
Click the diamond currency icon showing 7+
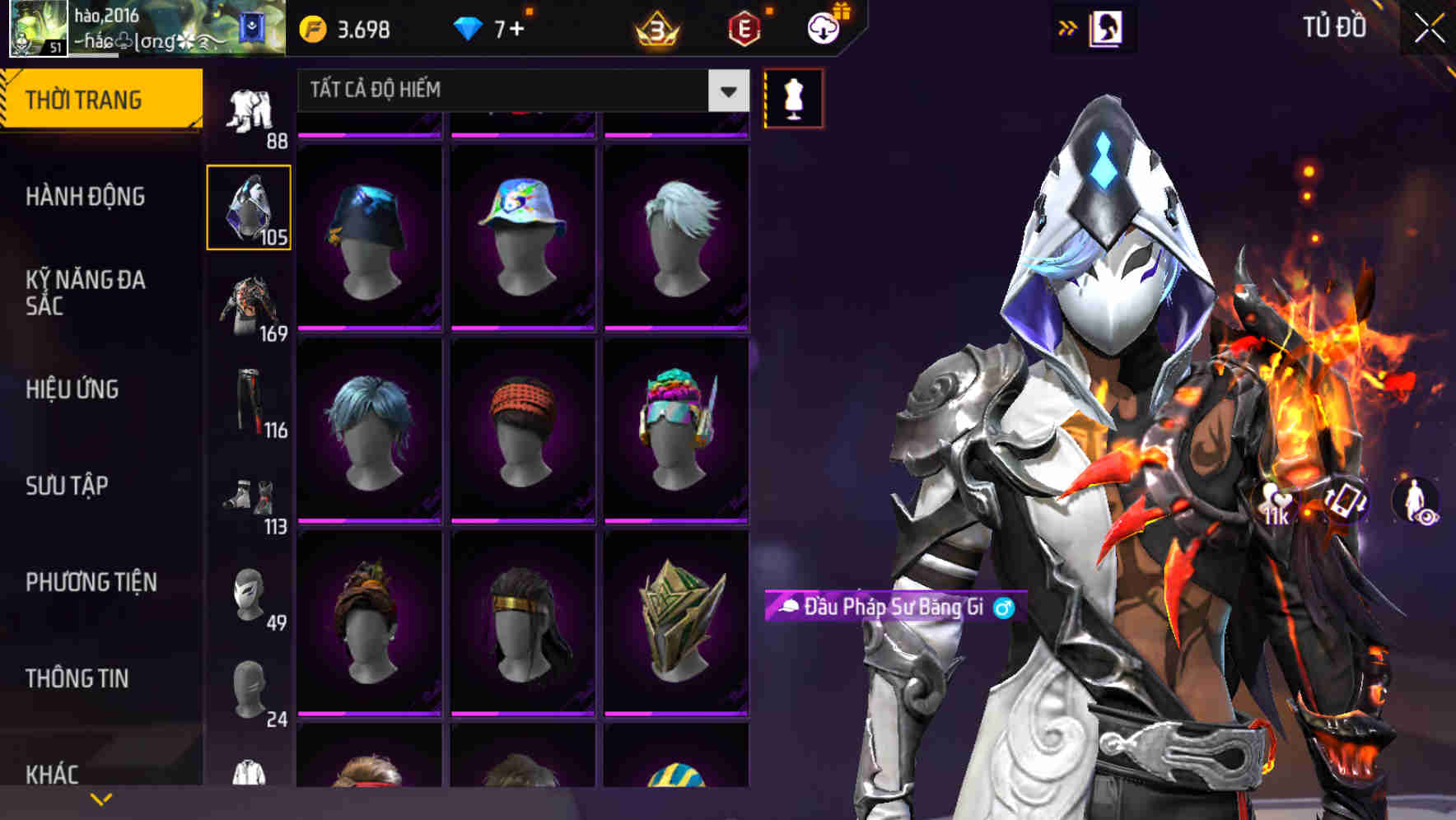click(469, 26)
